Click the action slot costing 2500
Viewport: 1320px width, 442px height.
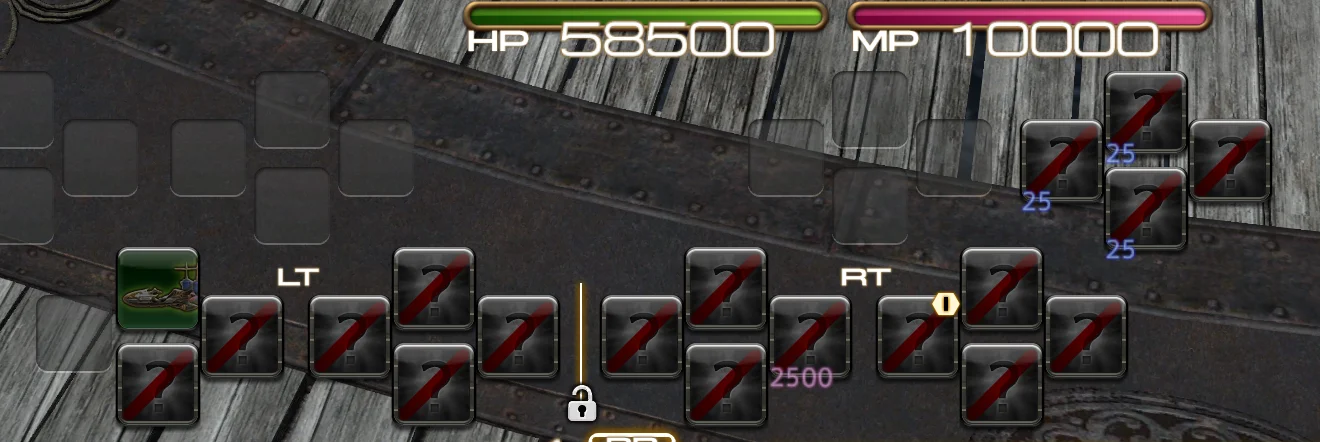810,337
